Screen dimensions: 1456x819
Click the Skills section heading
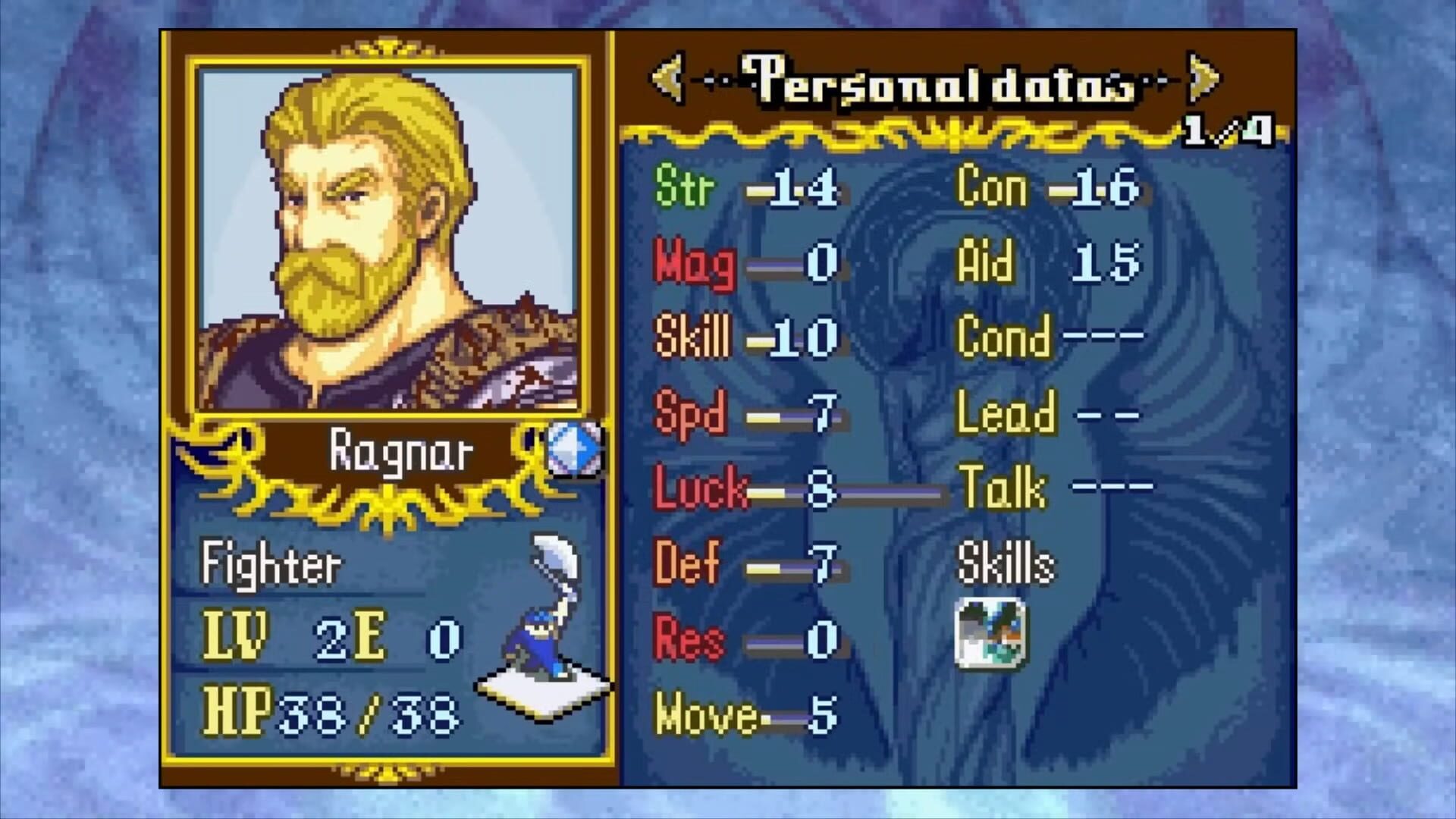(1005, 563)
